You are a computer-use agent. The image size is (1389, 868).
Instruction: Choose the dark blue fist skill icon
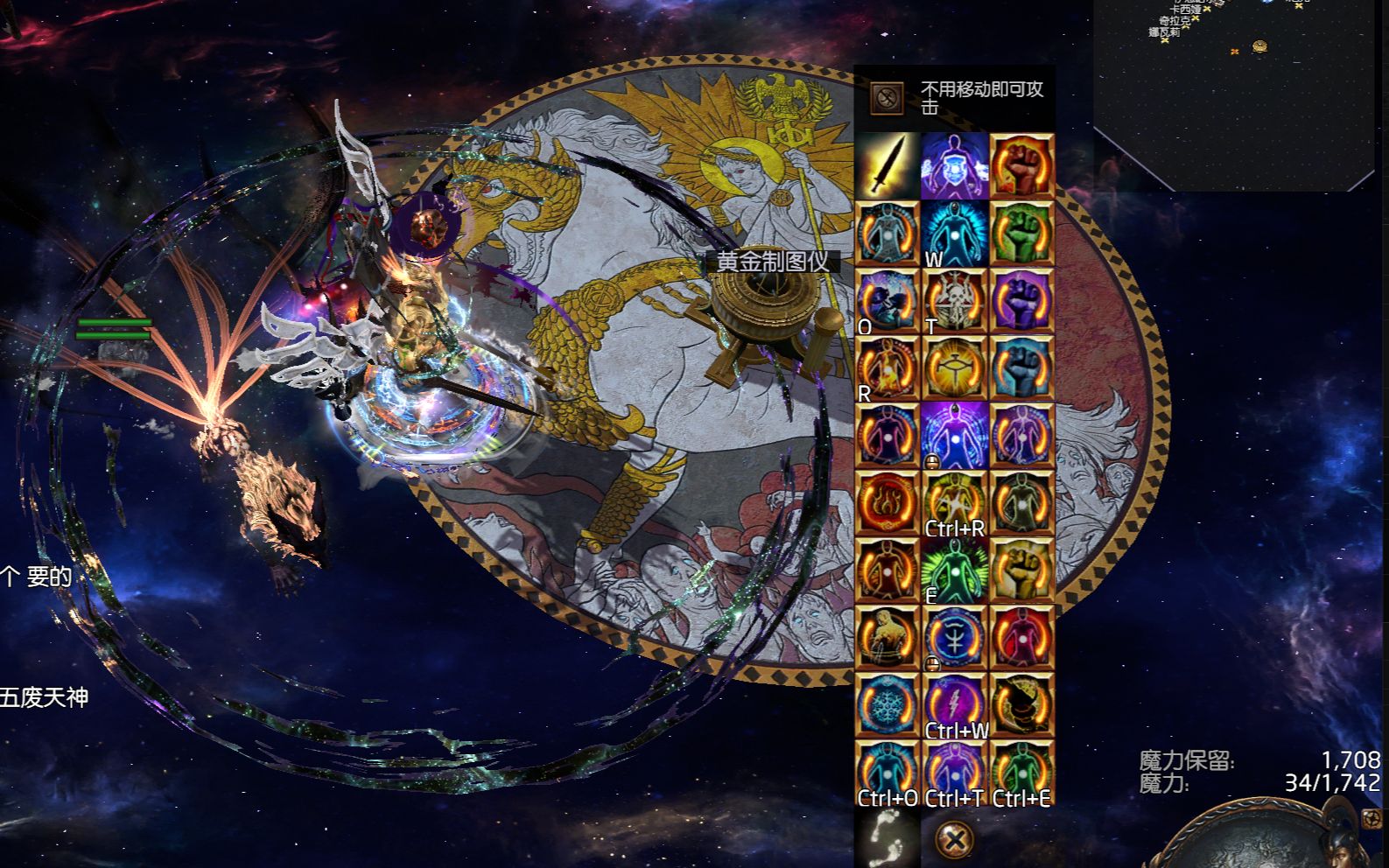point(1021,368)
